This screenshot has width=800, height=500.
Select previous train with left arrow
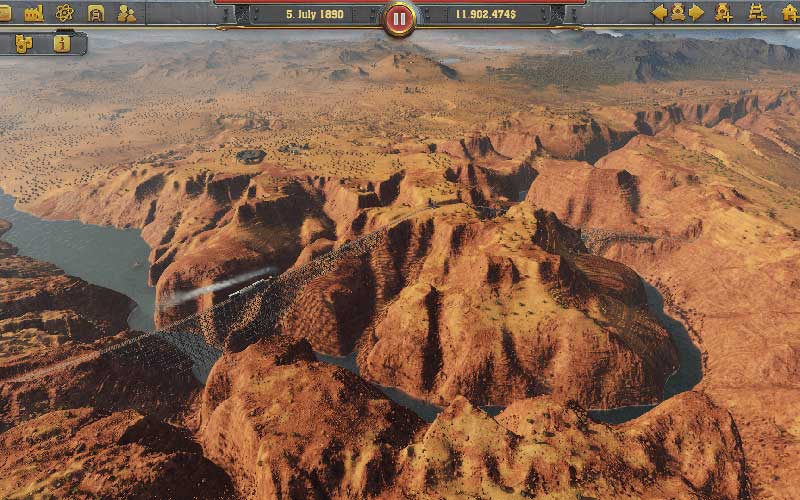(x=659, y=13)
